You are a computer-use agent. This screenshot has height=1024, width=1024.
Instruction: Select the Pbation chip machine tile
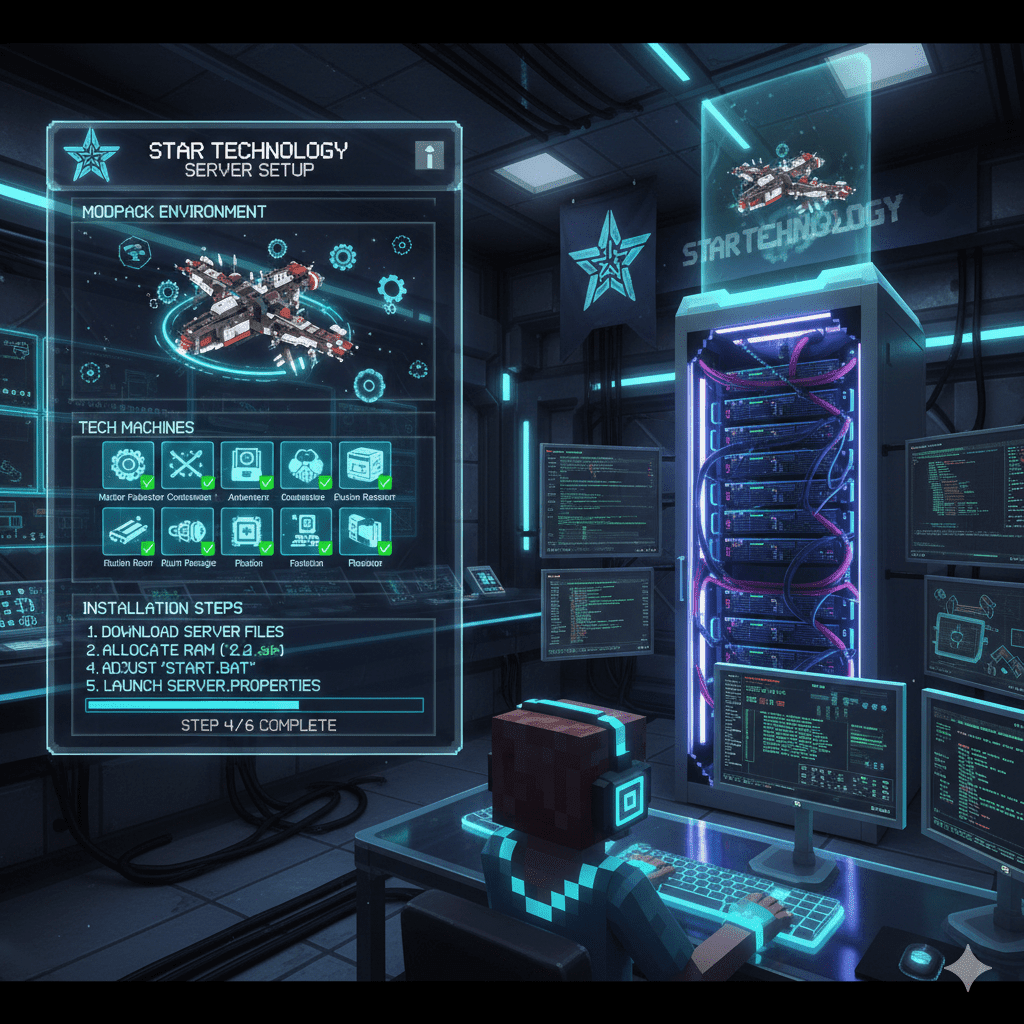[x=247, y=532]
